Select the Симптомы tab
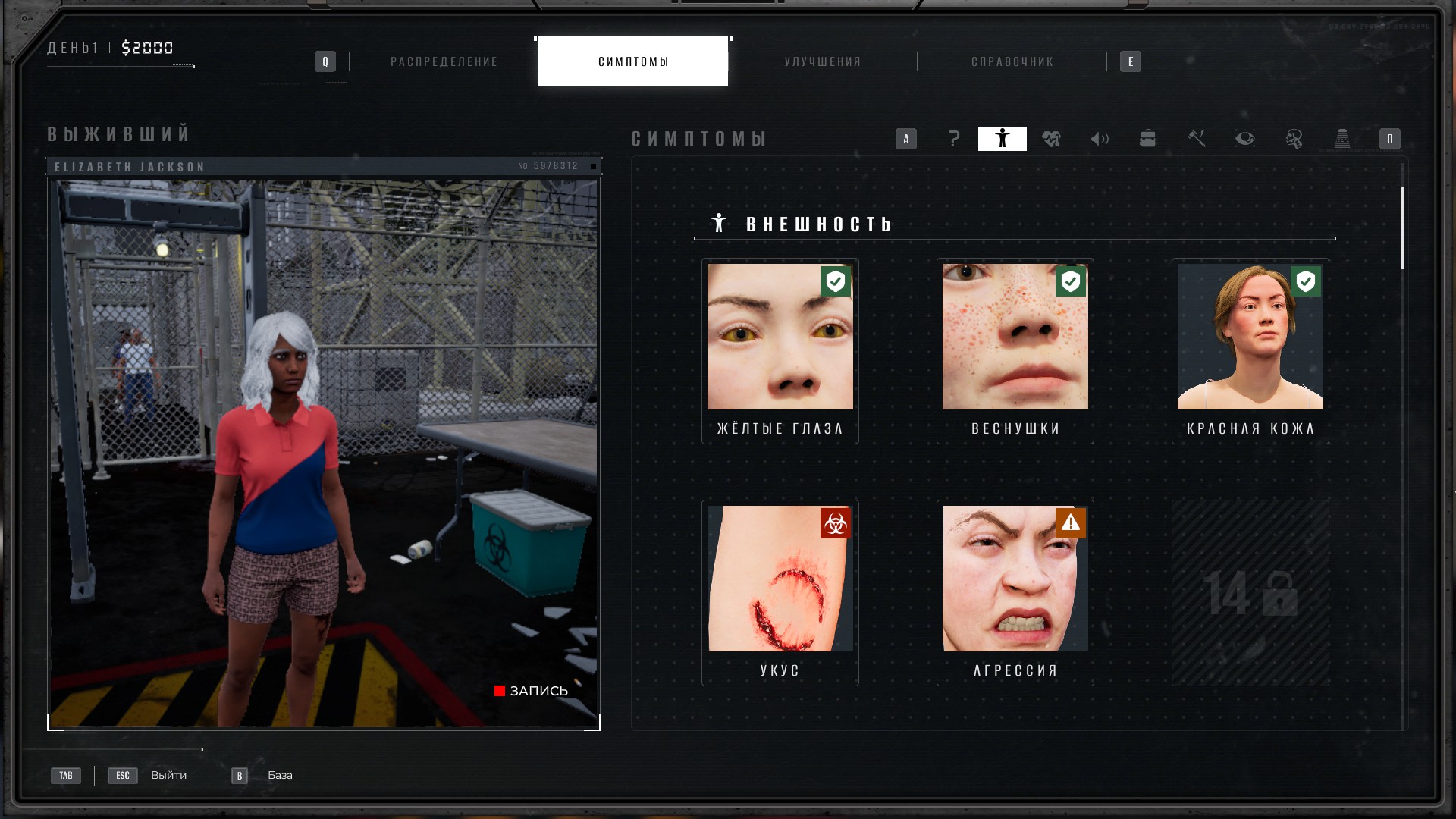The height and width of the screenshot is (819, 1456). coord(632,61)
